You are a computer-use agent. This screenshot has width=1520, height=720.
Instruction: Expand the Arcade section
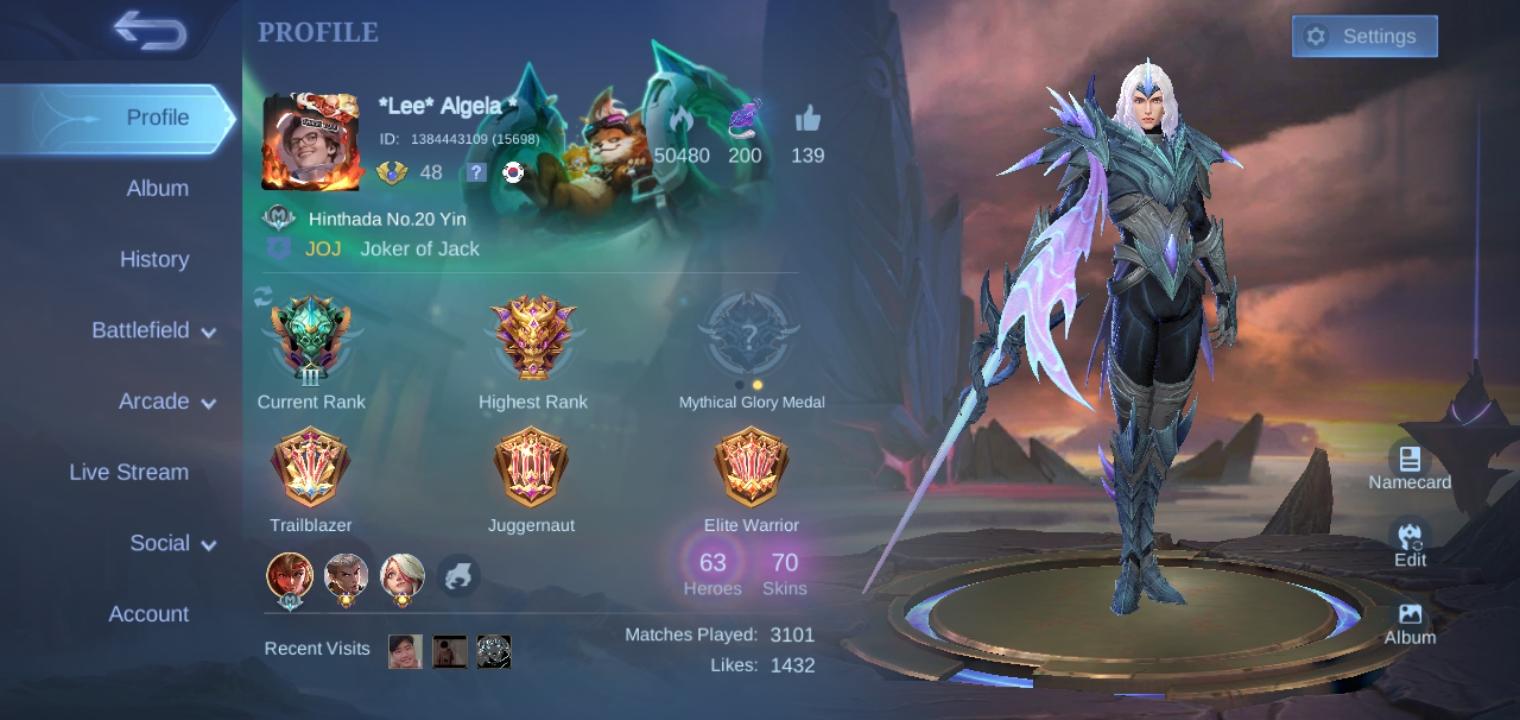point(155,401)
